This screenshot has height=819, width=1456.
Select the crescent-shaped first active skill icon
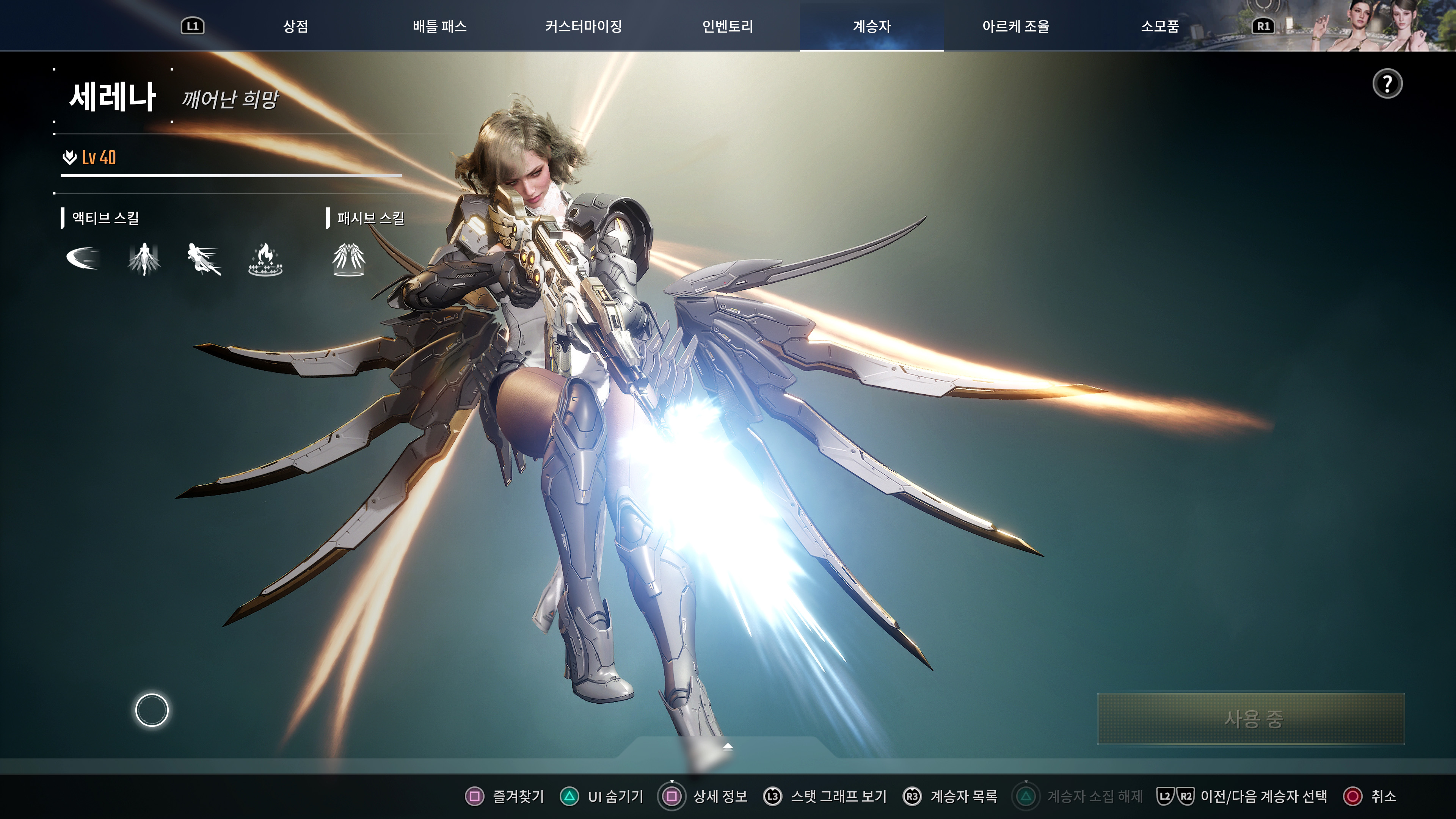click(84, 259)
